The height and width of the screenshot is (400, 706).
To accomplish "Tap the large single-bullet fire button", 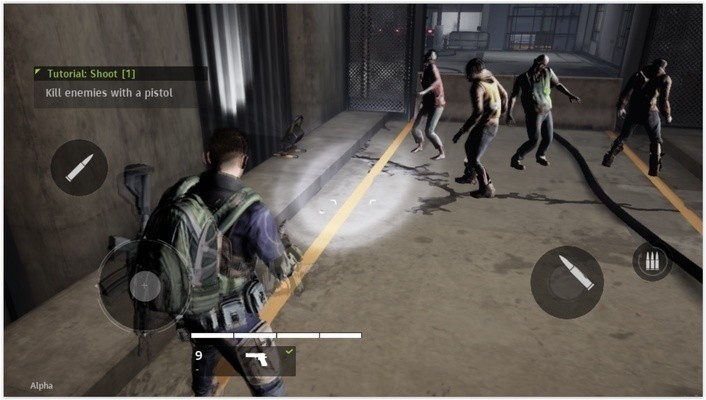I will pyautogui.click(x=567, y=282).
